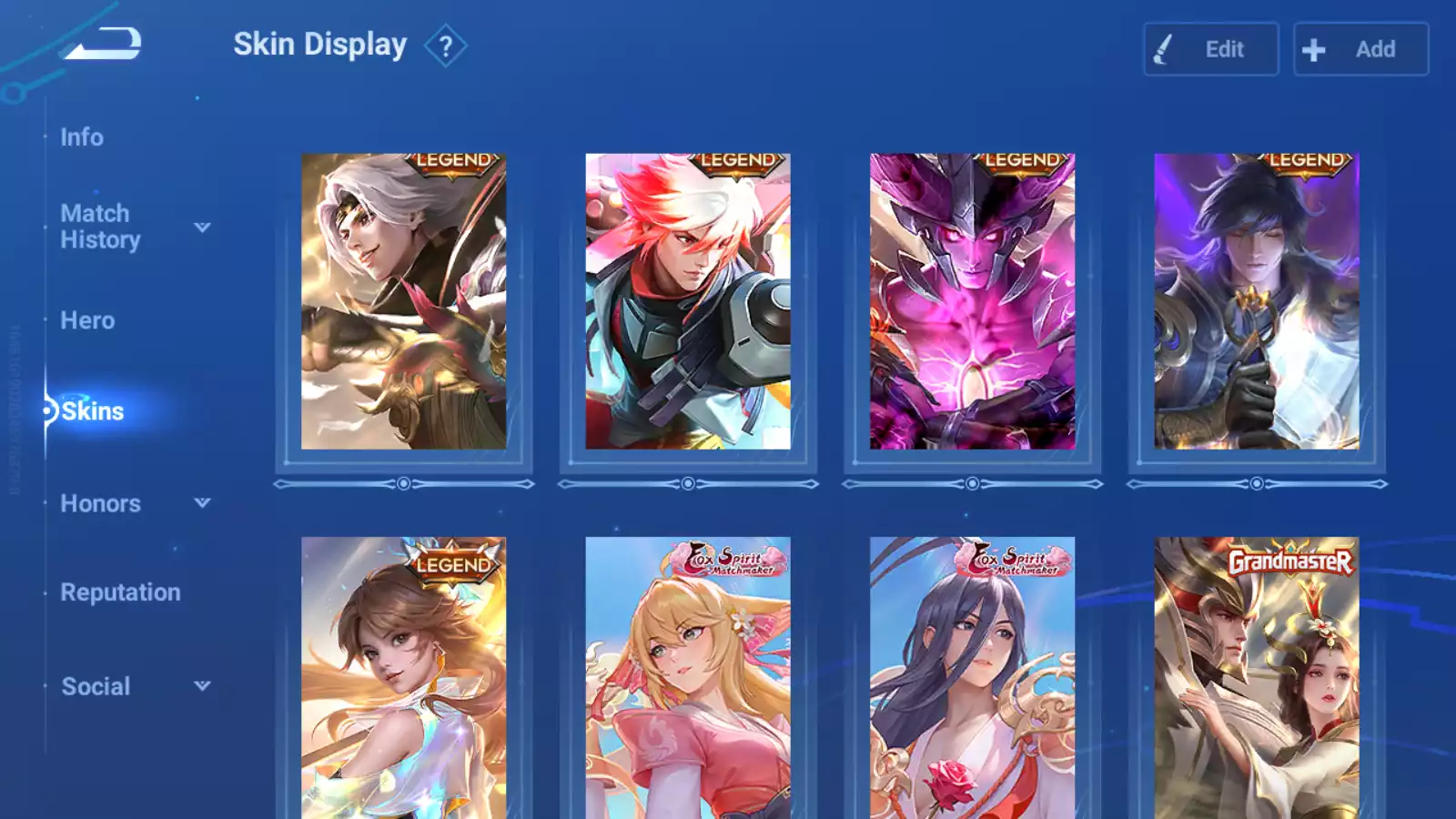Switch to the Info tab
The image size is (1456, 819).
tap(82, 137)
